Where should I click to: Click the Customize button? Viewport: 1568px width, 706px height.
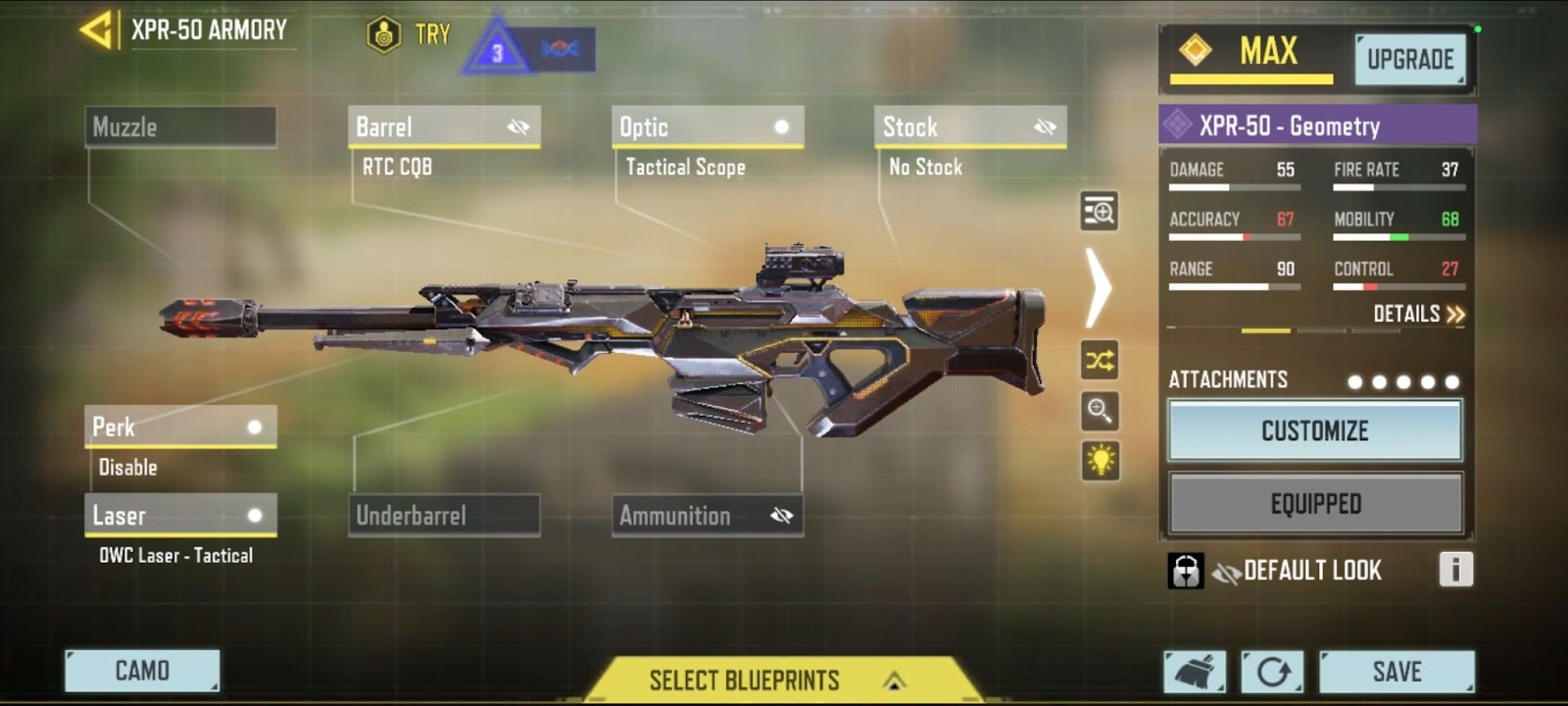click(1314, 430)
